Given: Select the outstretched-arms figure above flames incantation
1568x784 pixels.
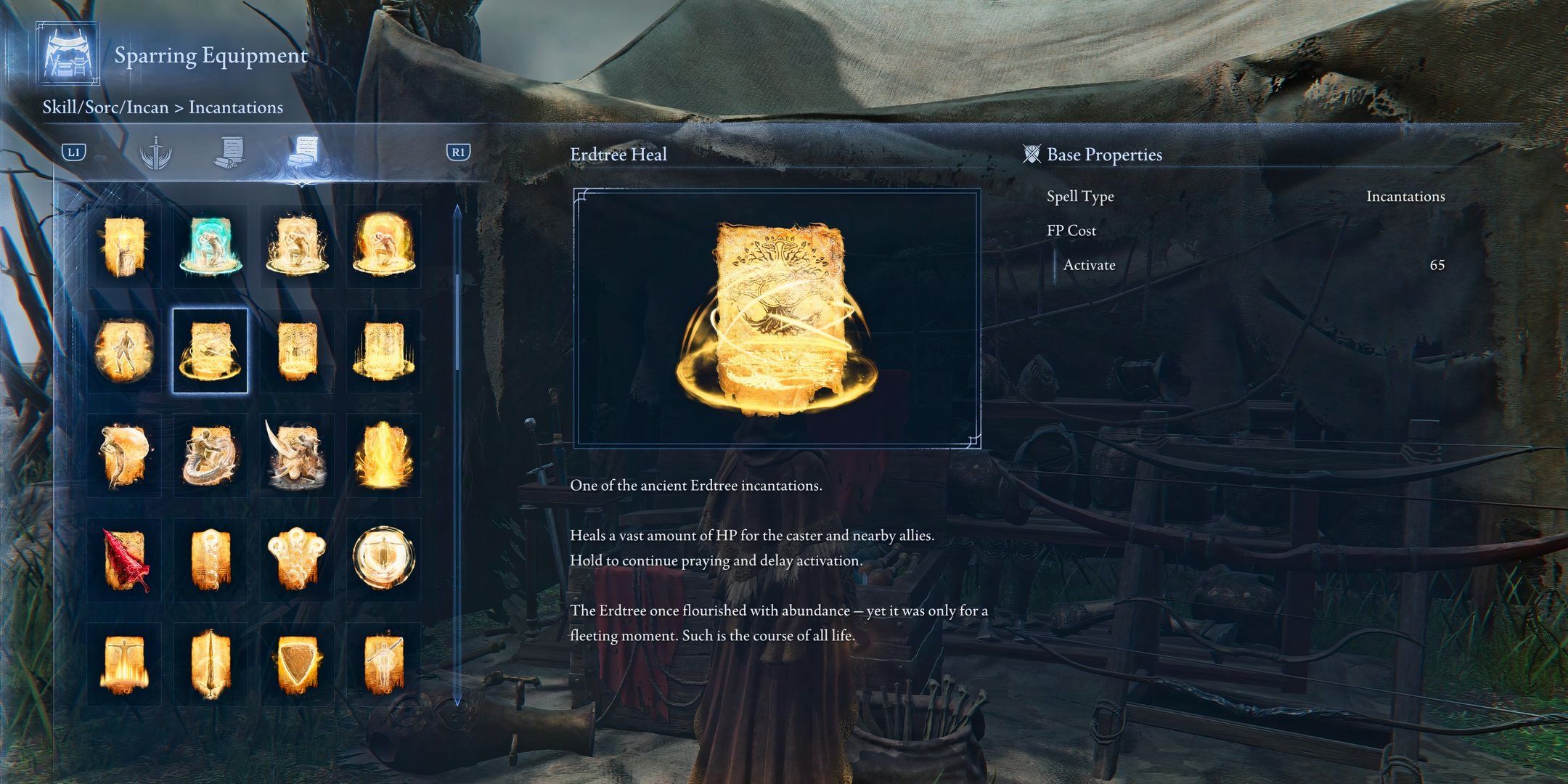Looking at the screenshot, I should point(124,664).
